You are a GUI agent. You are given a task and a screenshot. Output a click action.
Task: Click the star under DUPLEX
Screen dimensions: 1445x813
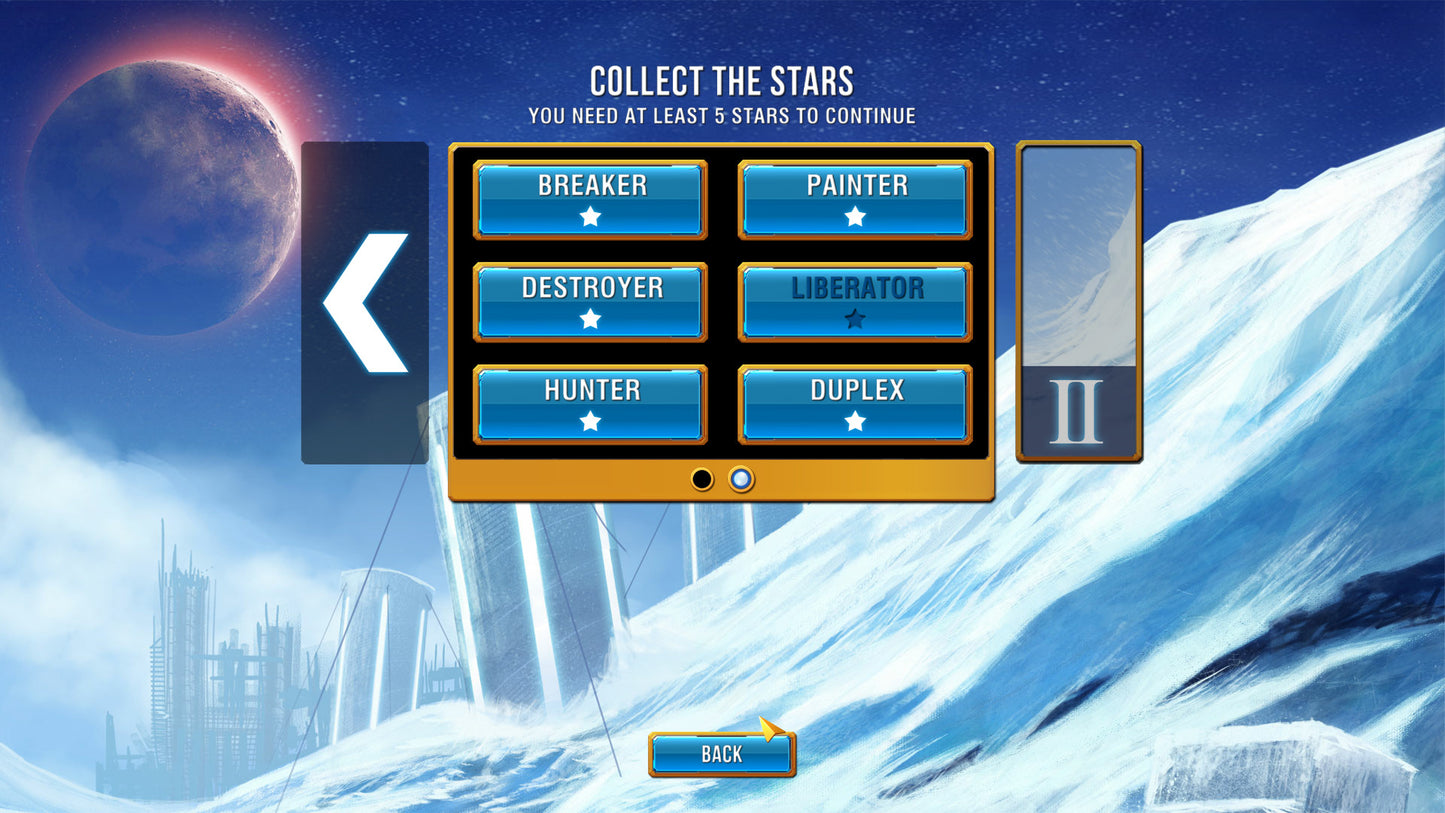click(x=855, y=421)
